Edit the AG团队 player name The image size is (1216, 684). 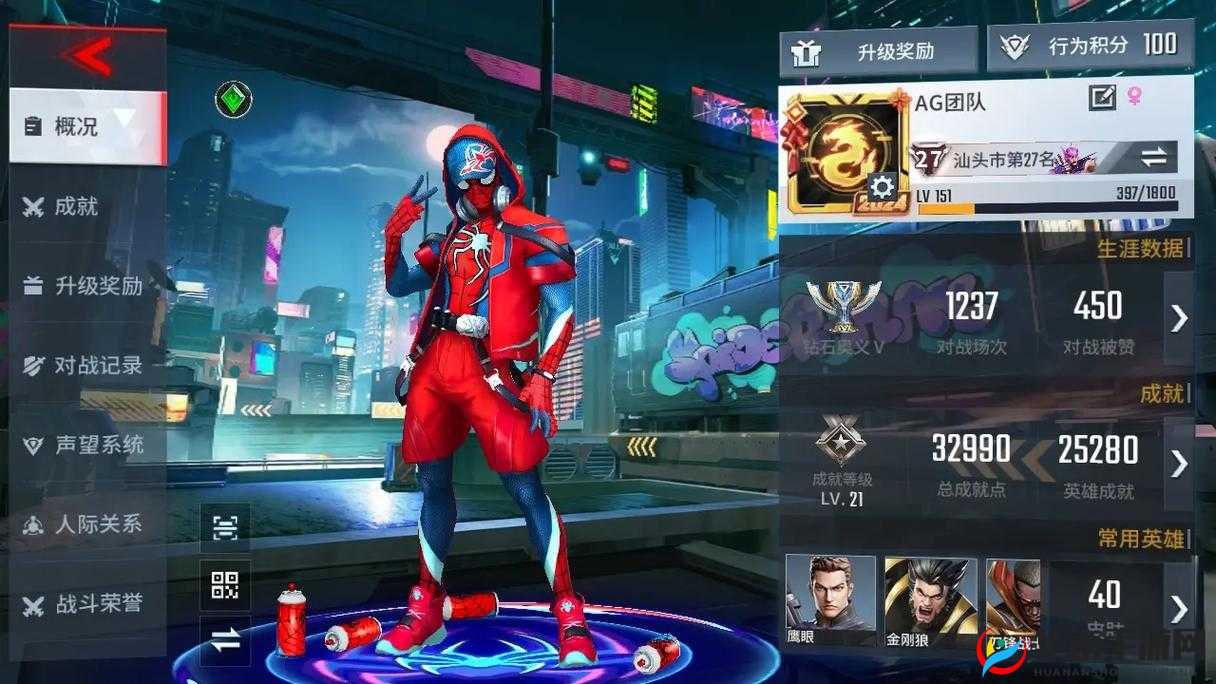(x=1102, y=97)
